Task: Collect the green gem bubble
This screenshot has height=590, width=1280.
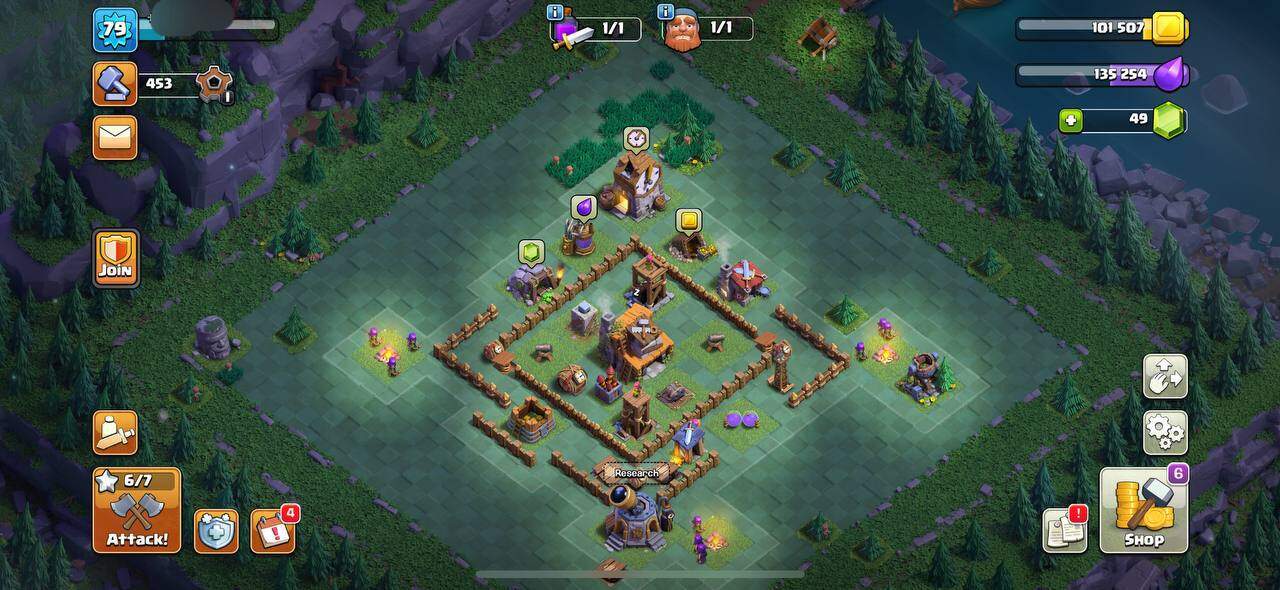Action: tap(530, 251)
